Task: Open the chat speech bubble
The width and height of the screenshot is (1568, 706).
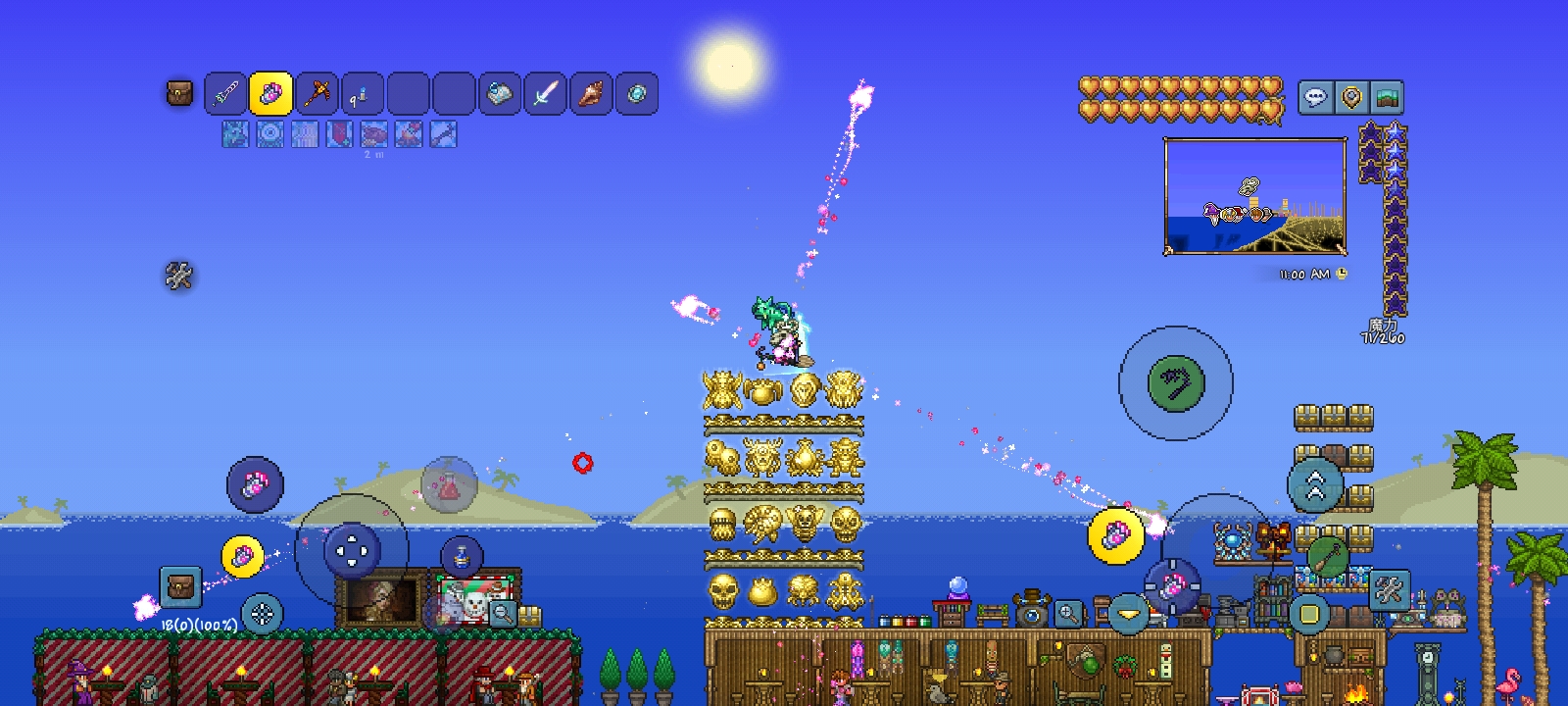Action: point(1316,97)
